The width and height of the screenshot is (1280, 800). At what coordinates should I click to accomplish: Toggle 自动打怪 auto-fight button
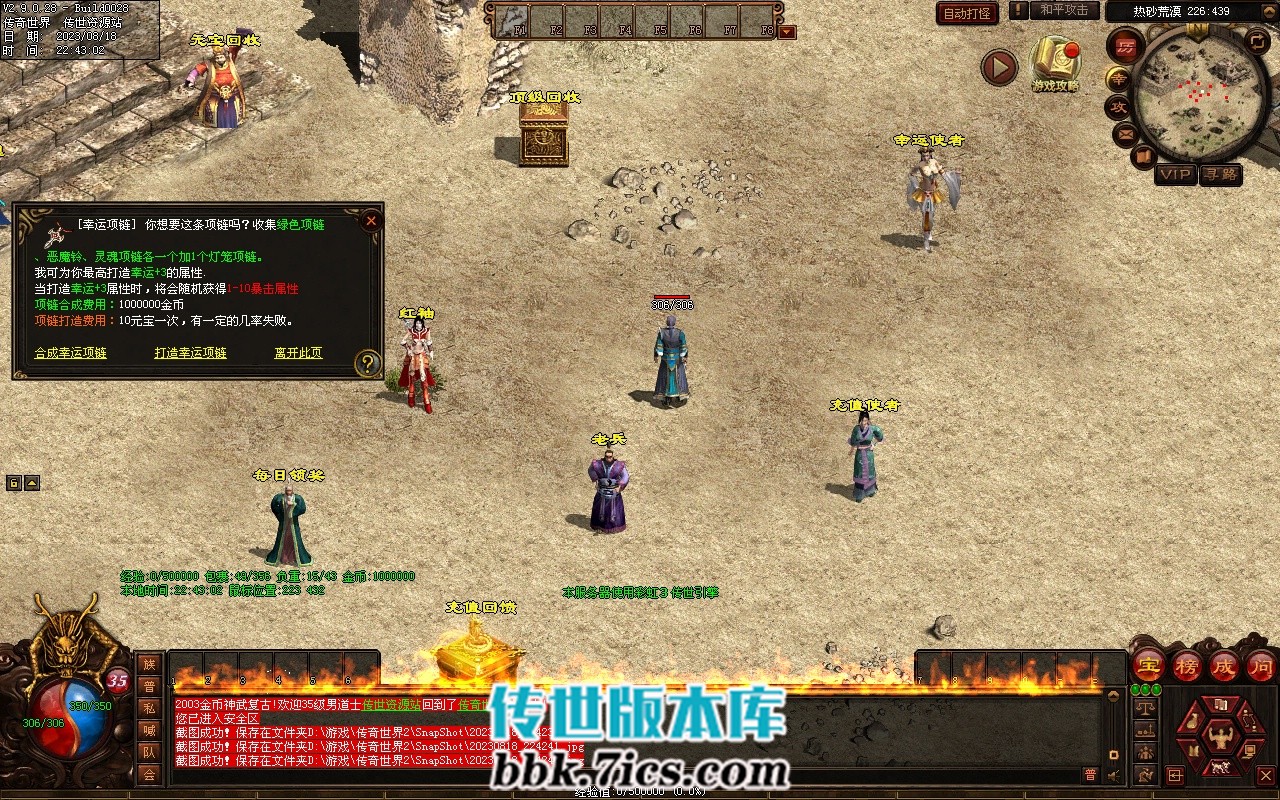(967, 14)
